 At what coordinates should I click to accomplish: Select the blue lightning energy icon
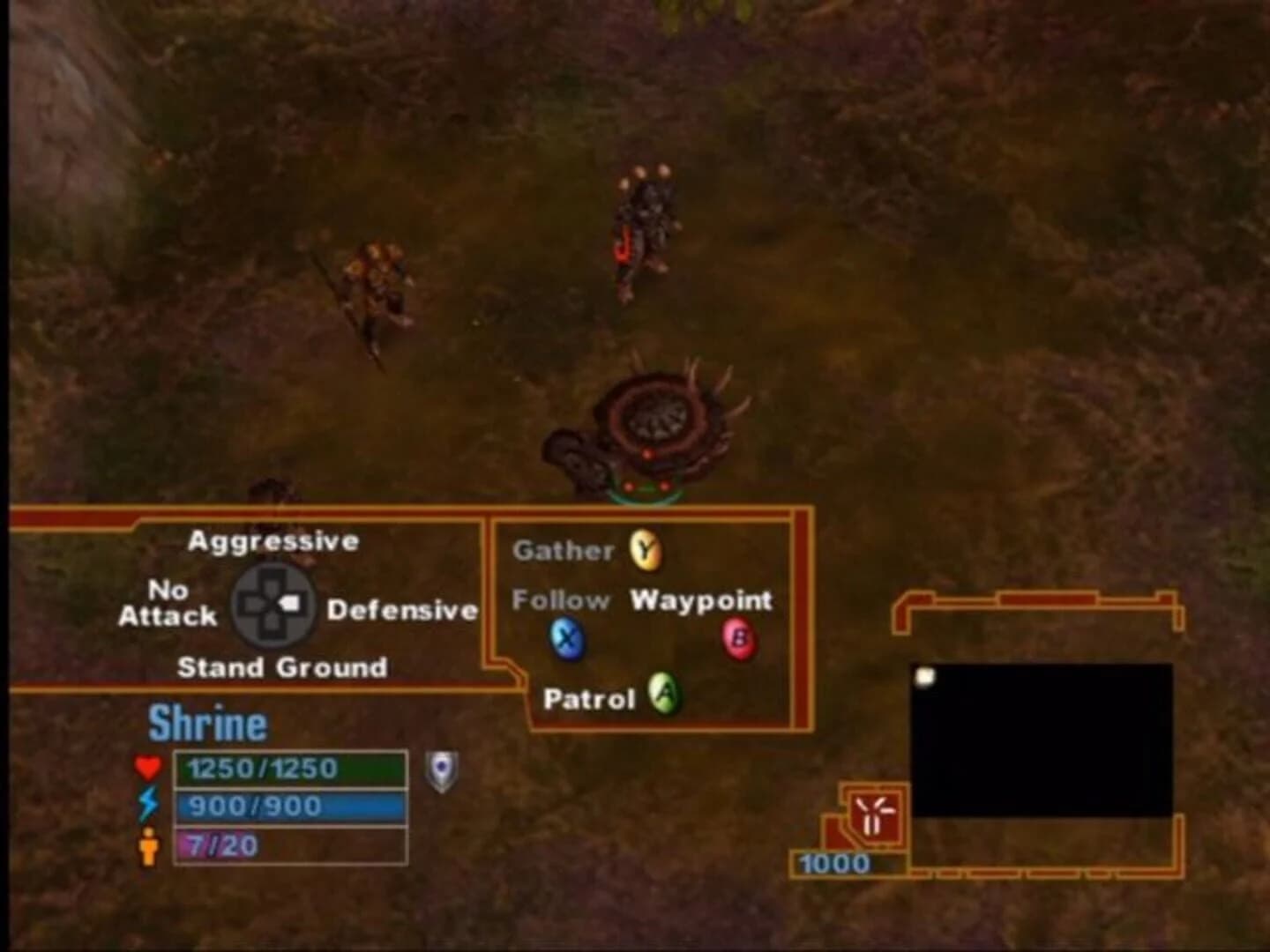coord(148,805)
